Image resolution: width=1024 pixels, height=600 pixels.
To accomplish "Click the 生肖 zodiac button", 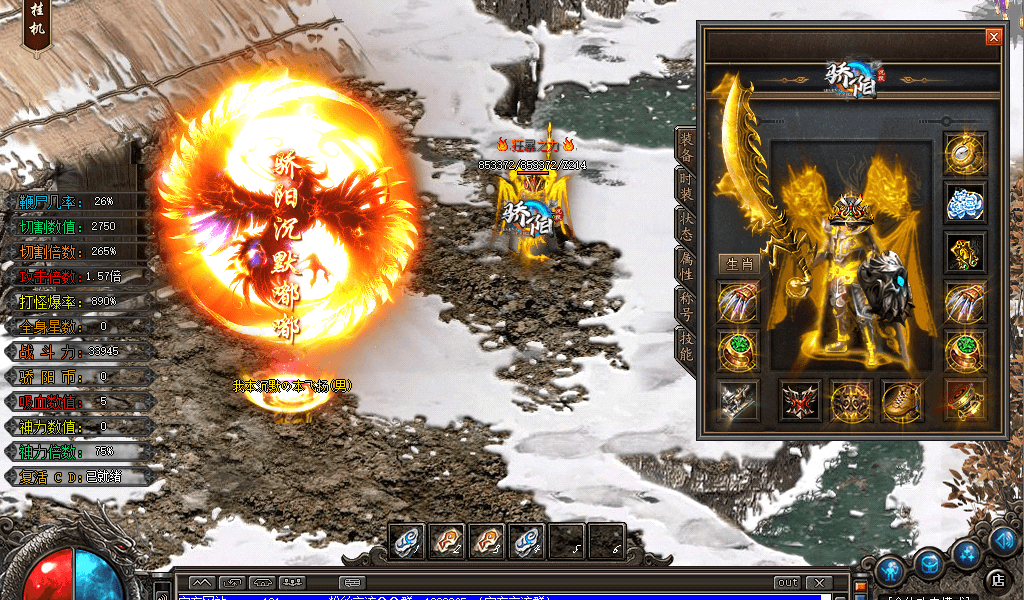I will pyautogui.click(x=738, y=265).
